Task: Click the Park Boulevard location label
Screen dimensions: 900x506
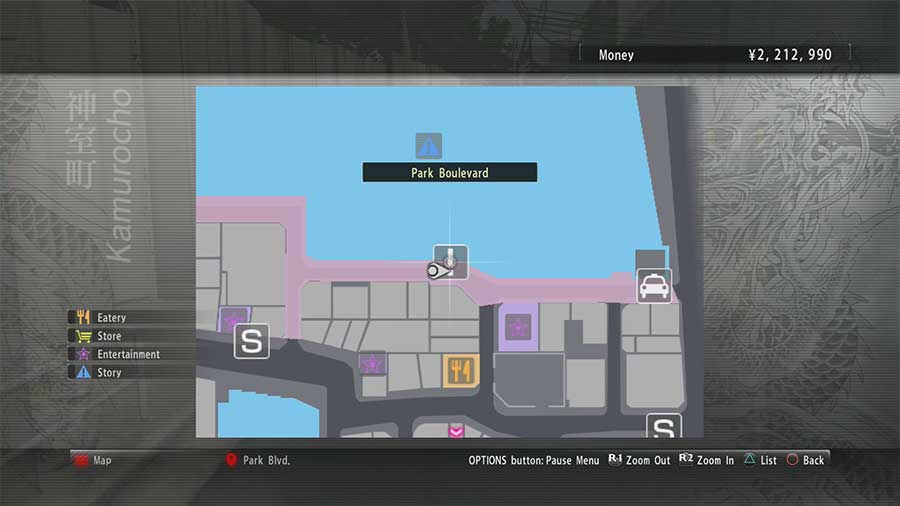Action: pyautogui.click(x=449, y=173)
